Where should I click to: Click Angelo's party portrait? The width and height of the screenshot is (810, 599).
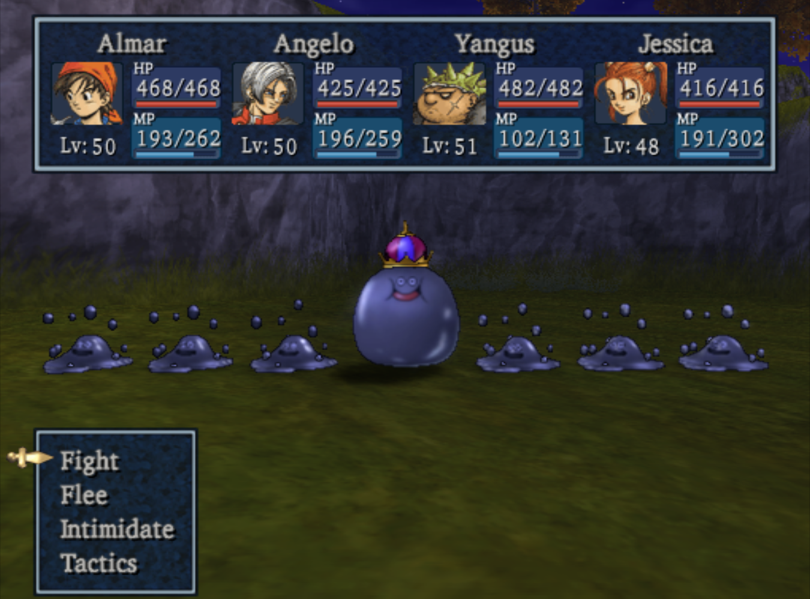click(x=268, y=94)
